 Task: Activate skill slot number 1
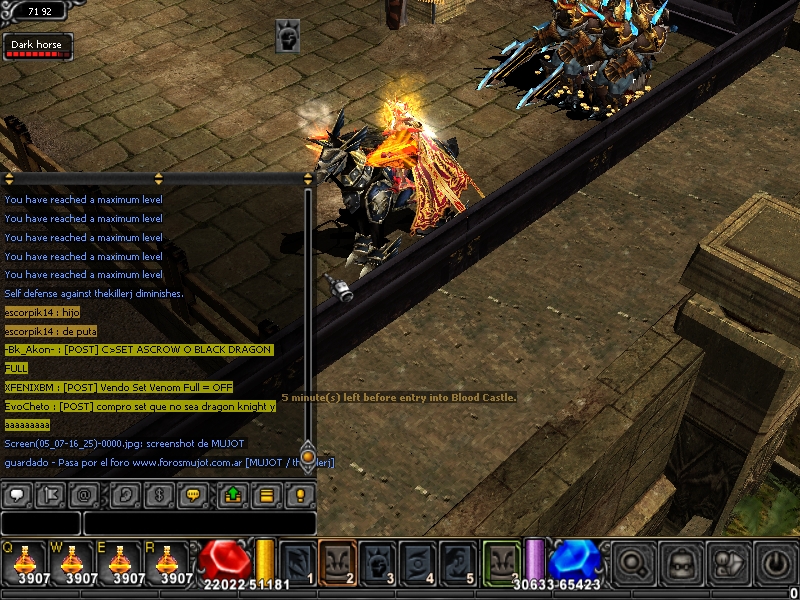pos(298,562)
